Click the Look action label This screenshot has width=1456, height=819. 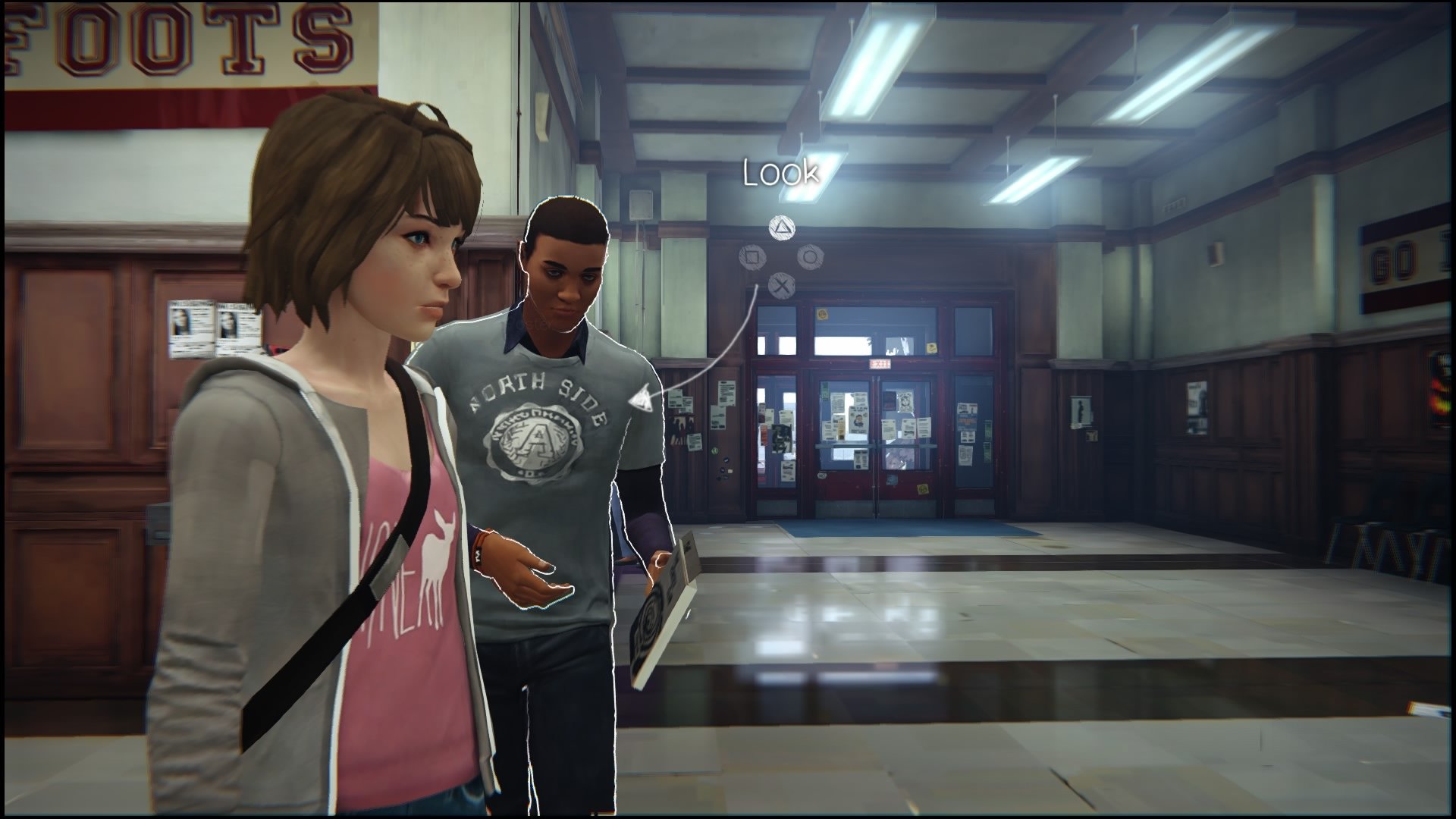[x=781, y=173]
